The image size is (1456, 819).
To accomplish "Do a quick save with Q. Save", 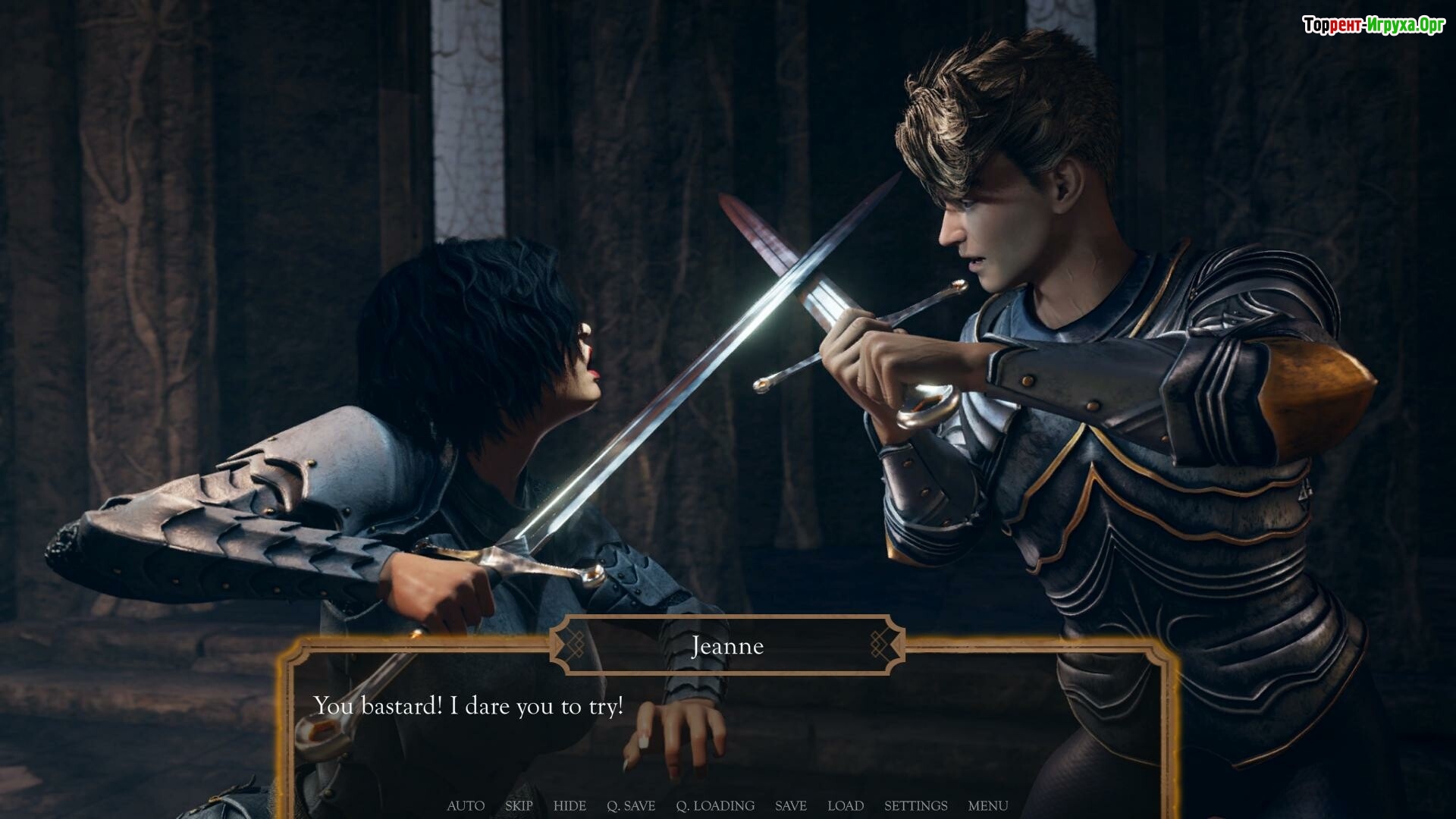I will [x=631, y=805].
